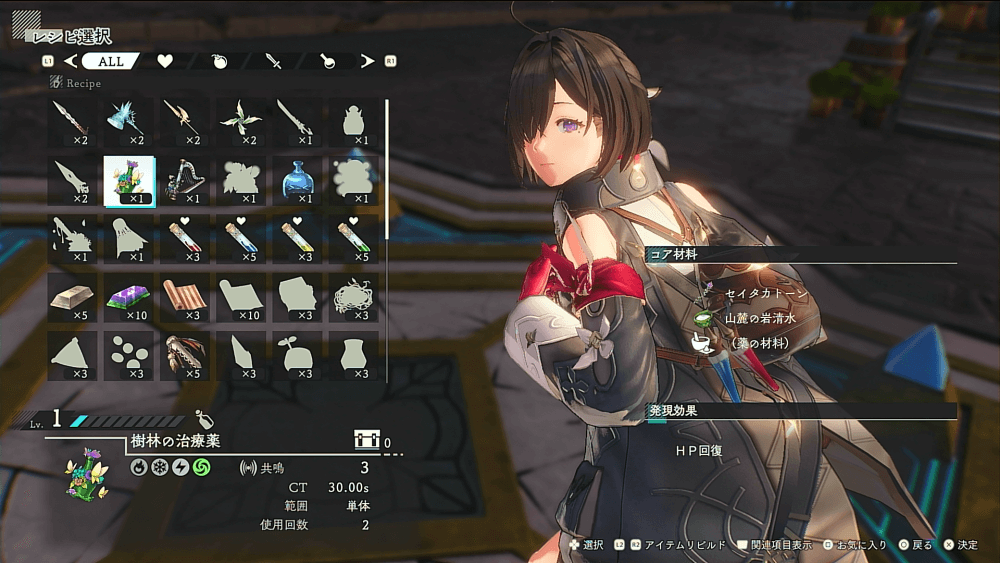The height and width of the screenshot is (563, 1000).
Task: Choose the flask category tab
Action: [328, 61]
